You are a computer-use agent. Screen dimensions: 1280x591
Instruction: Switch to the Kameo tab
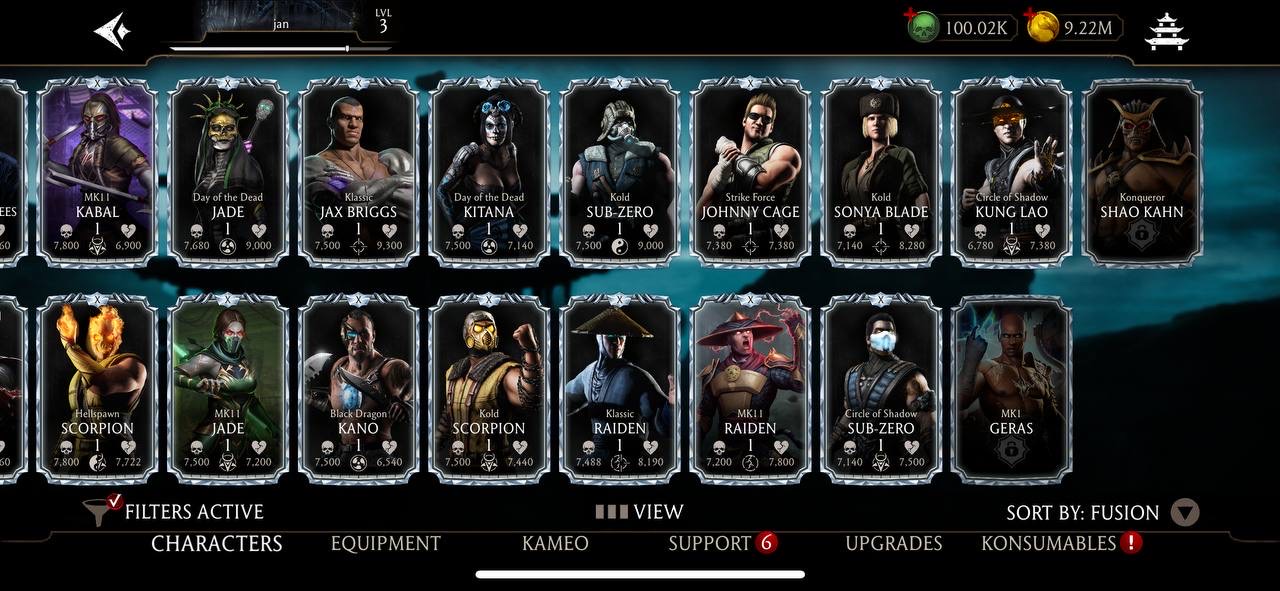click(555, 543)
